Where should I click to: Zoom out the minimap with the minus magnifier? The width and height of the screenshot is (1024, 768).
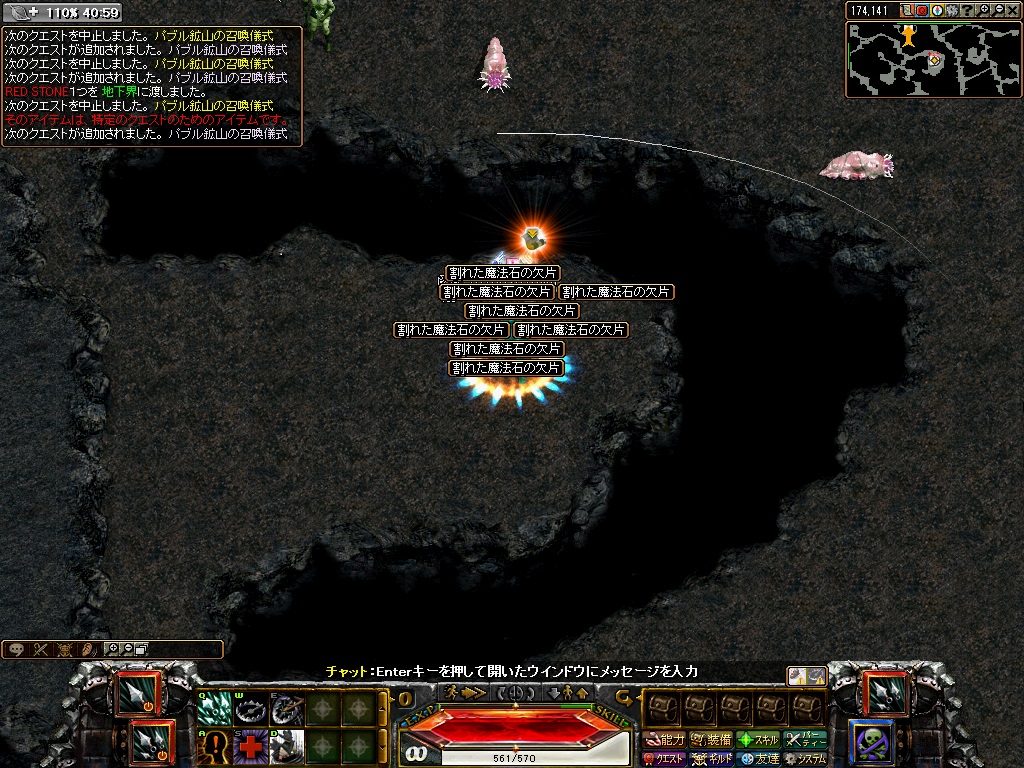coord(1000,10)
